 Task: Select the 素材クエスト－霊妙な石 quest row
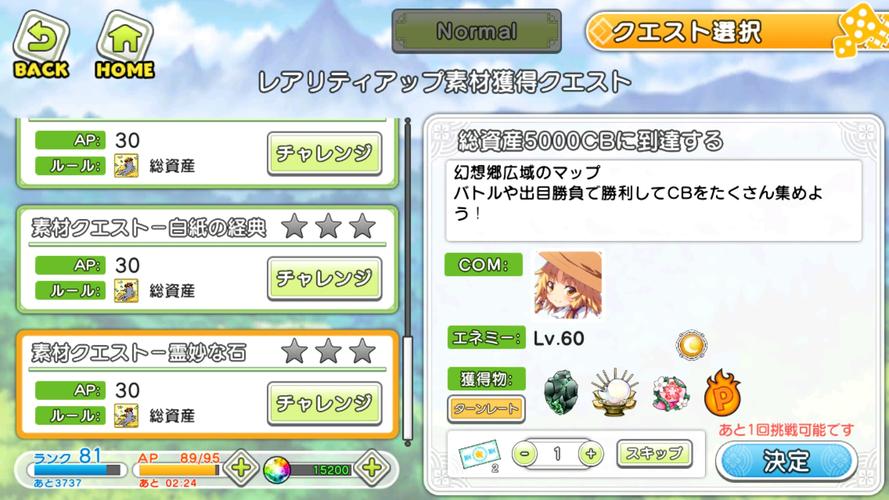tap(150, 352)
